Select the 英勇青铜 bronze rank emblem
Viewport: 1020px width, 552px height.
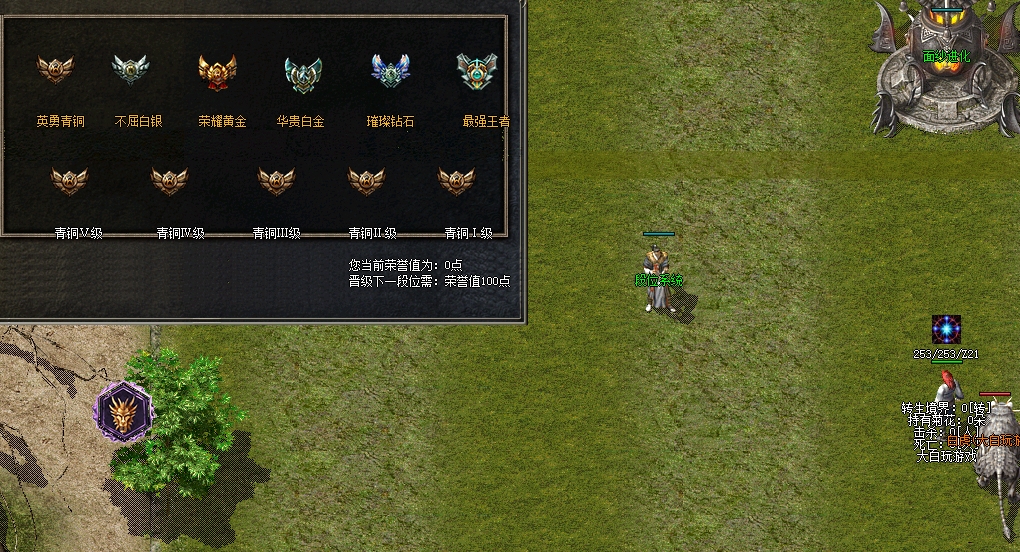point(55,69)
